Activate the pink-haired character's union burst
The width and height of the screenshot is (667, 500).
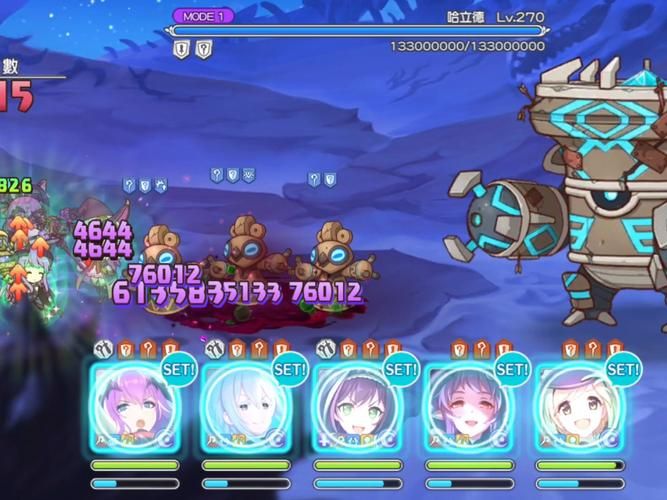134,410
